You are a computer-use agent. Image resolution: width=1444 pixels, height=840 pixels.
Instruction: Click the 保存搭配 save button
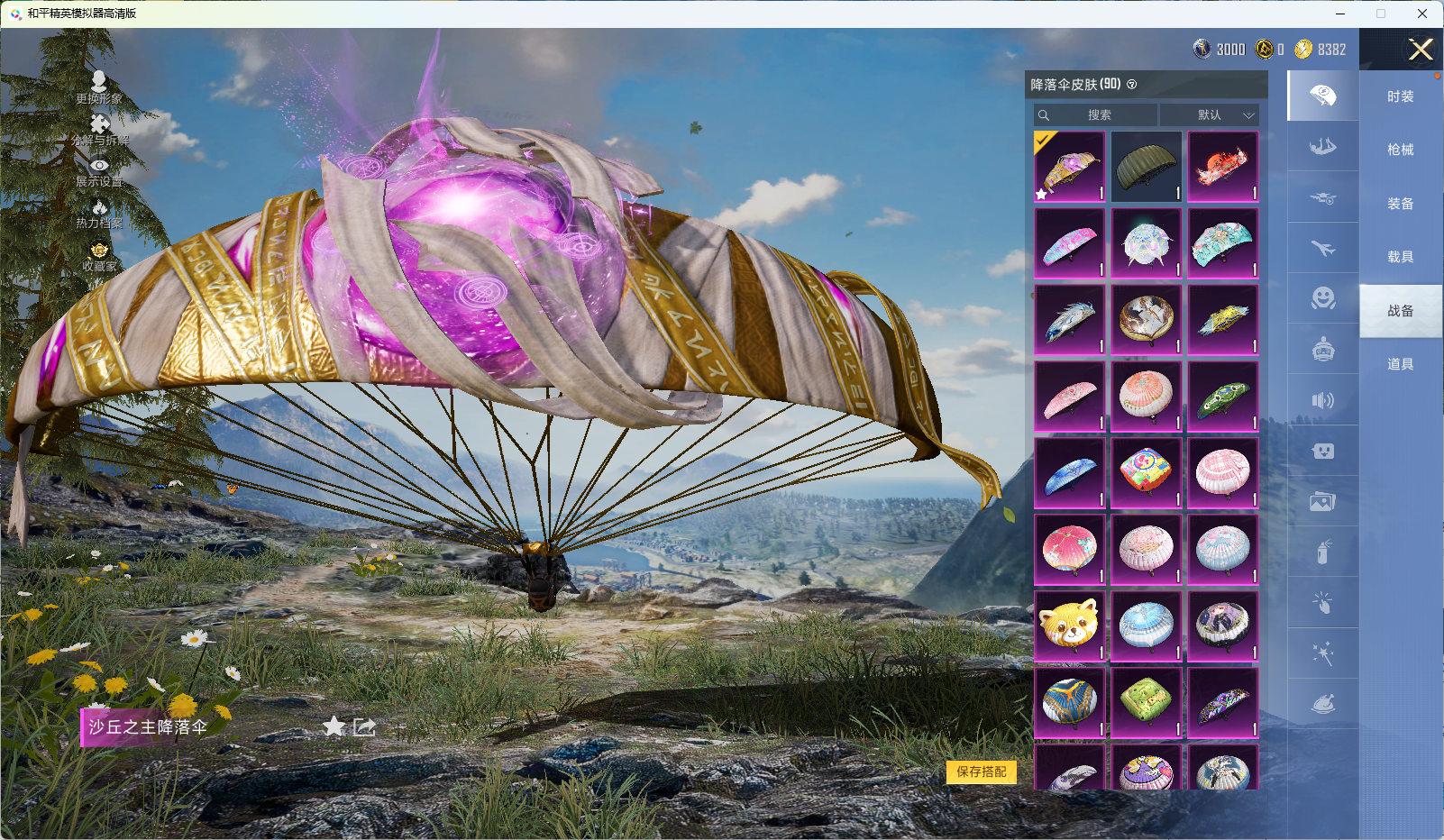[981, 772]
